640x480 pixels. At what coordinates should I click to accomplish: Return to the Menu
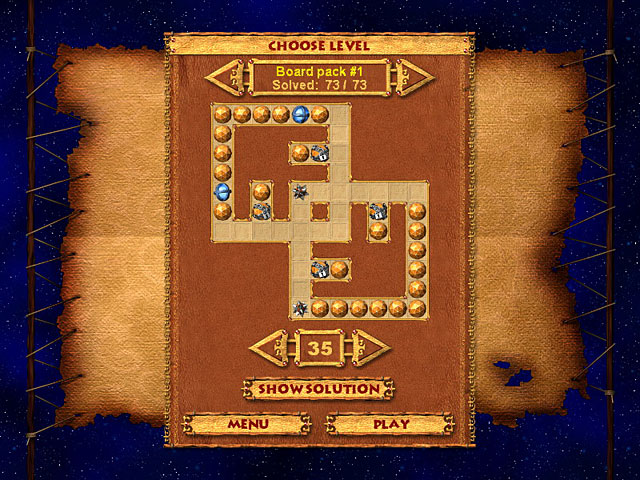[x=248, y=423]
